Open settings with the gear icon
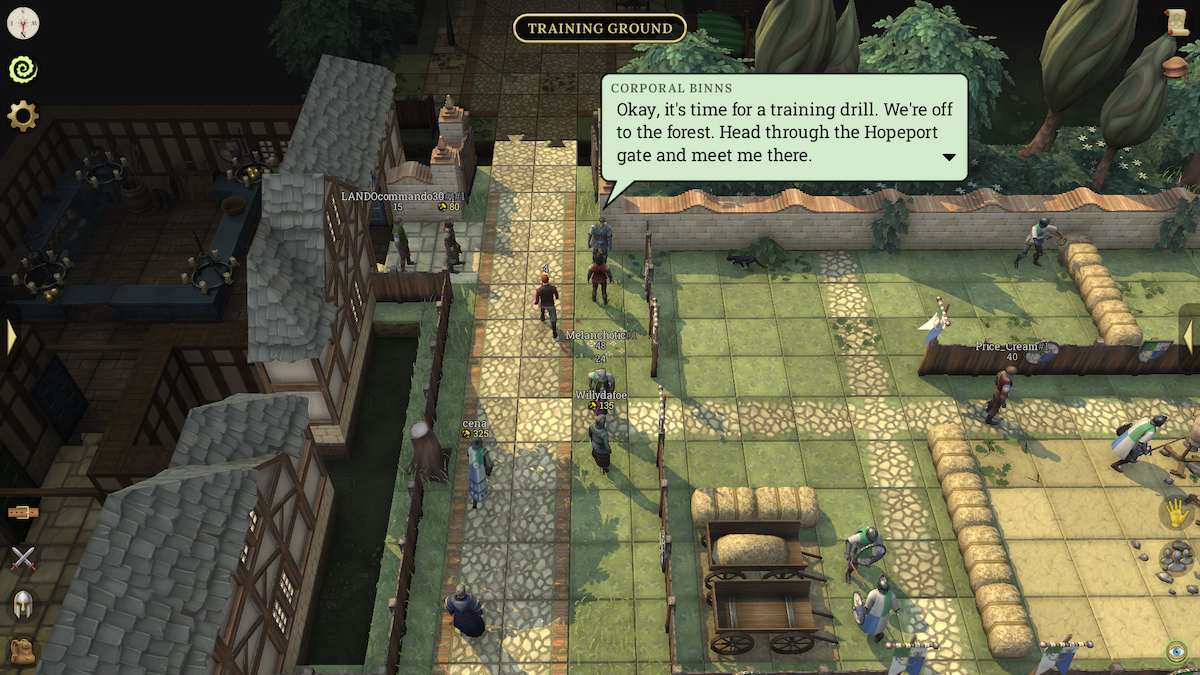Image resolution: width=1200 pixels, height=675 pixels. tap(22, 116)
